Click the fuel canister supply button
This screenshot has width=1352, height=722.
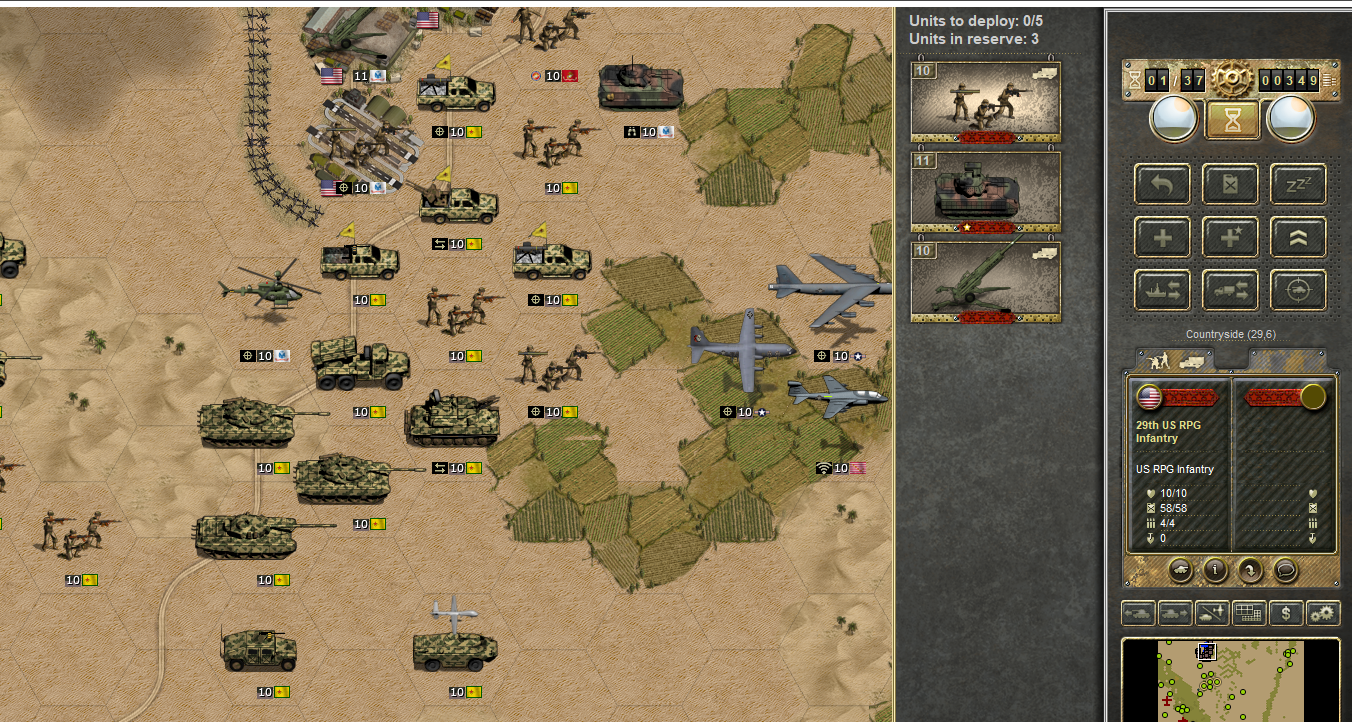[x=1229, y=184]
